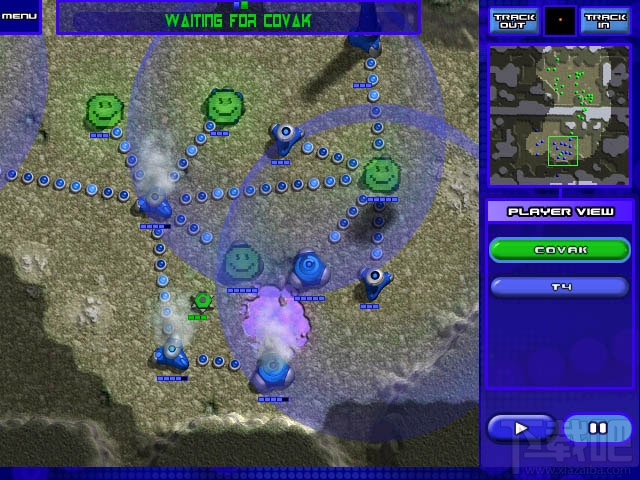Click the Track Out button

click(x=513, y=21)
